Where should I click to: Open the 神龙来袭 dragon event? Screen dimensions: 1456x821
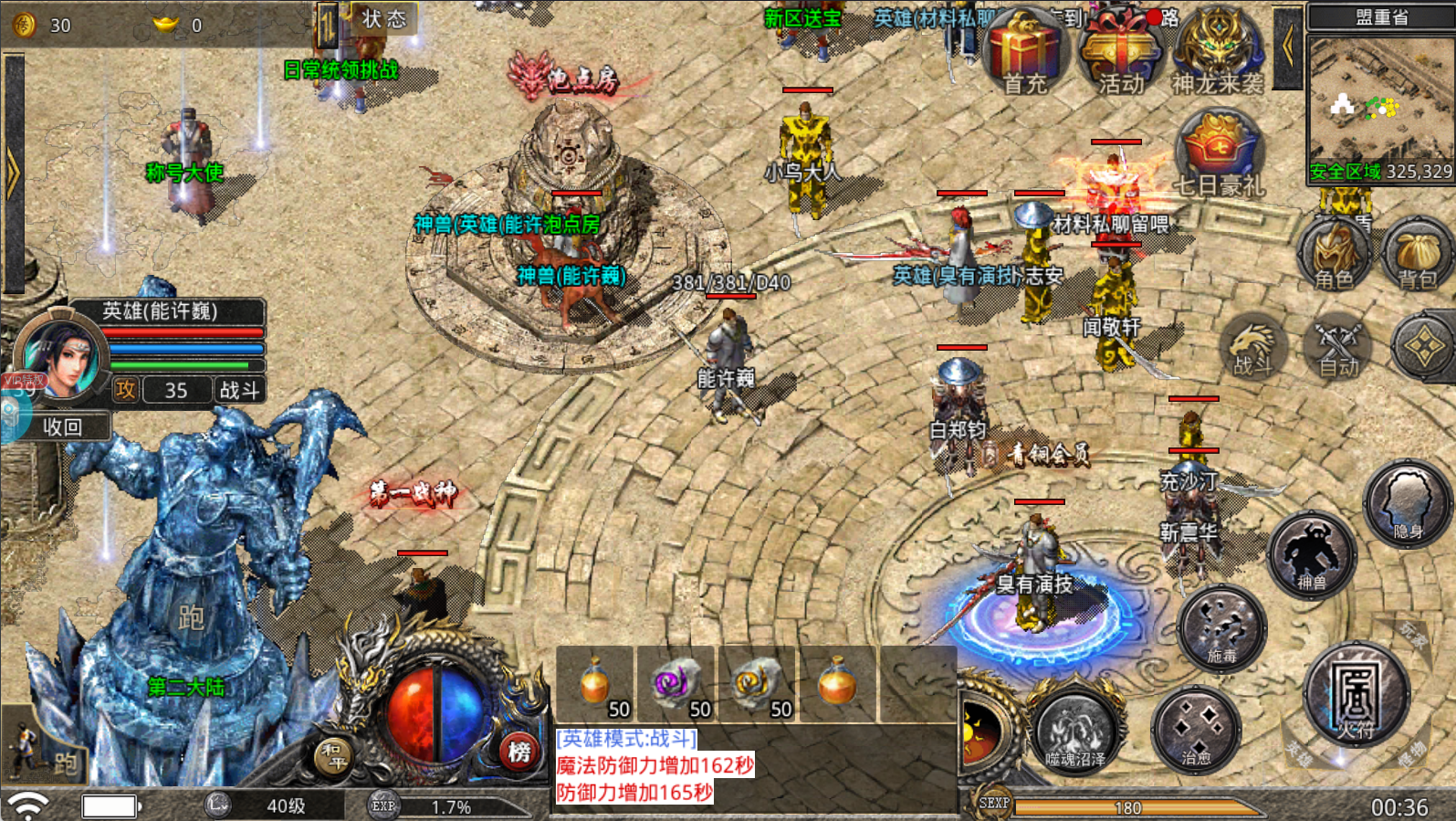coord(1217,53)
